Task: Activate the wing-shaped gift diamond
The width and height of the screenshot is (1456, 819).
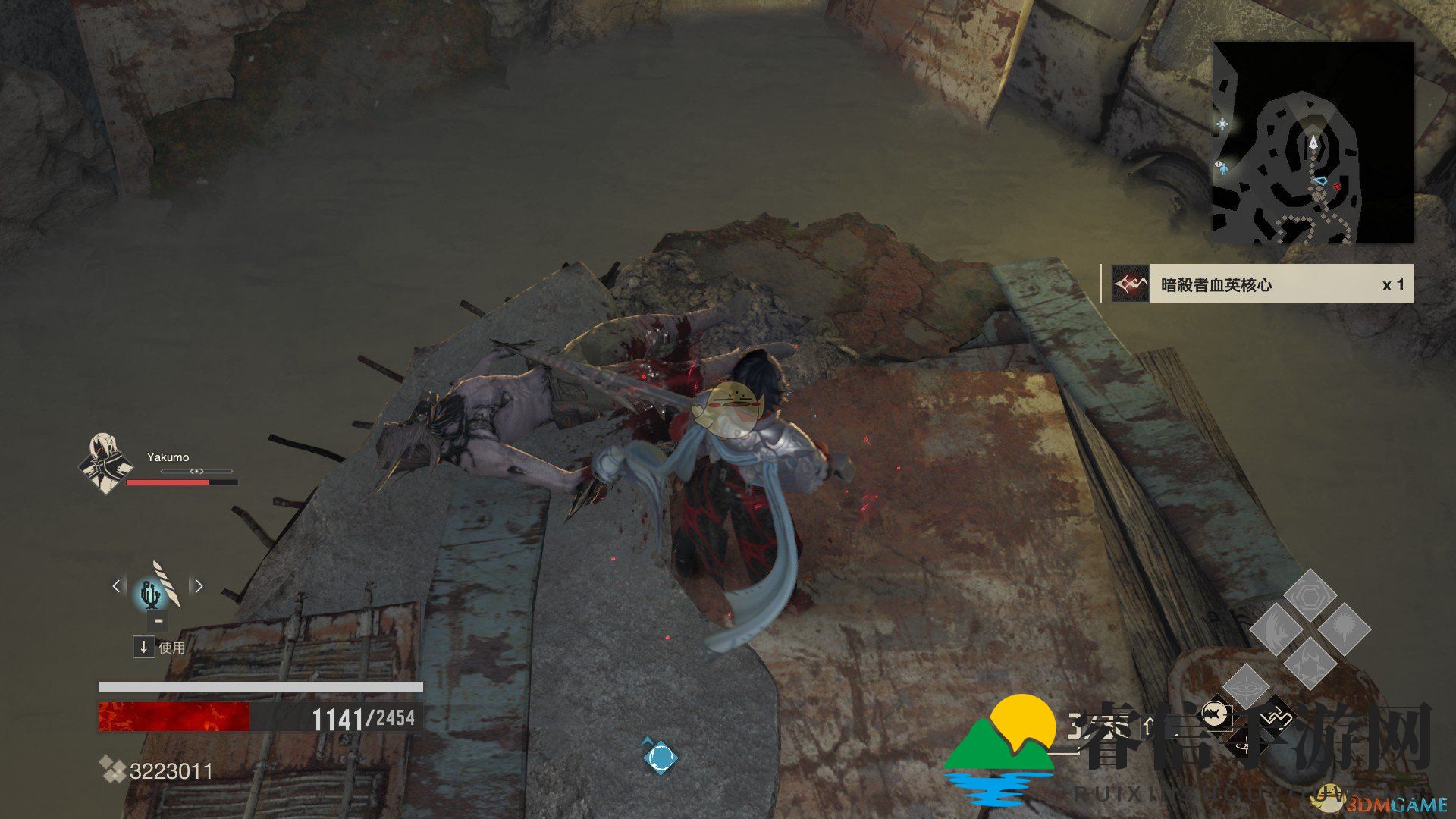Action: click(x=1276, y=629)
